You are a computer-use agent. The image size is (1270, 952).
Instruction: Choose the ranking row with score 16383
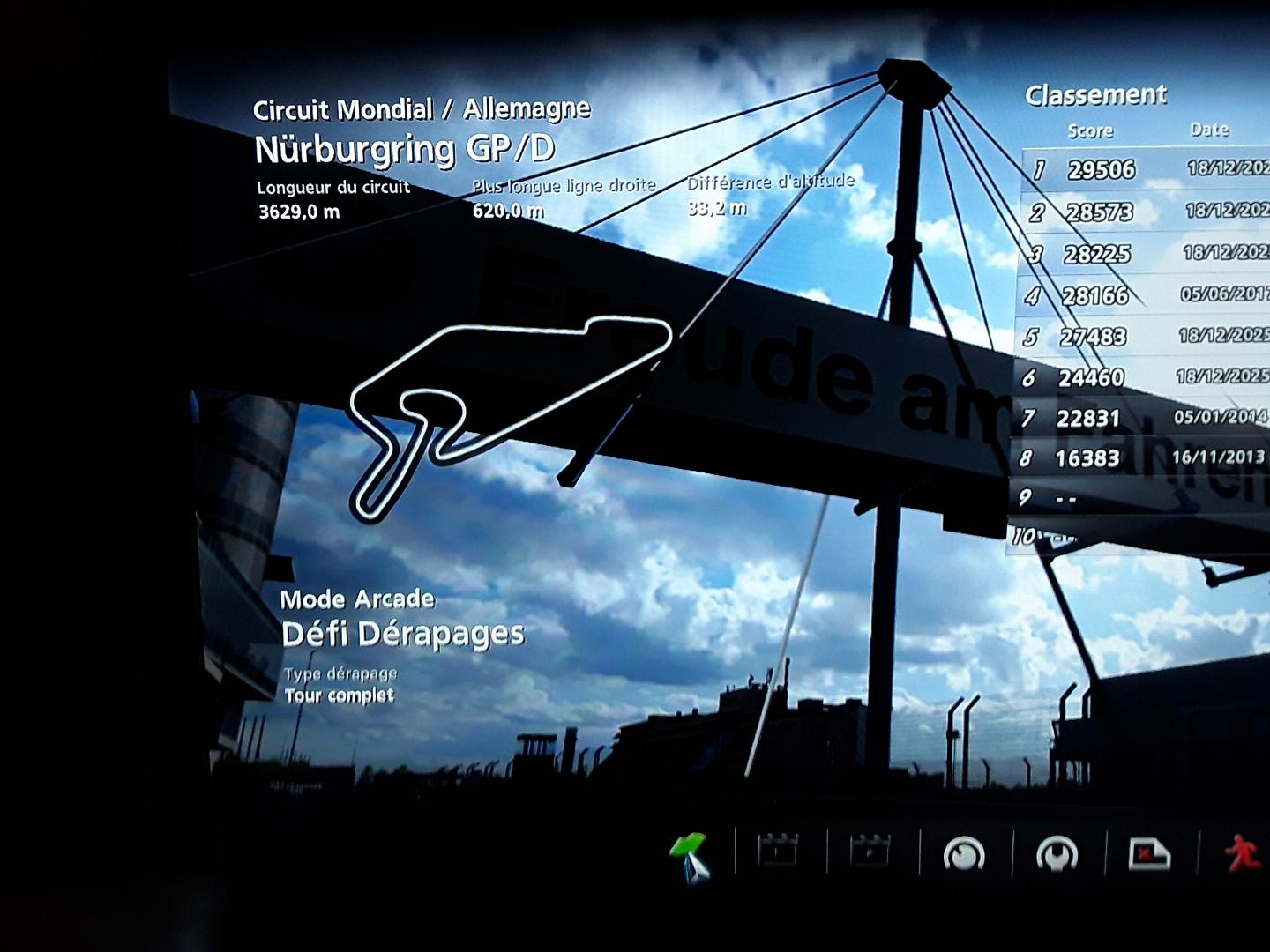click(x=1139, y=458)
